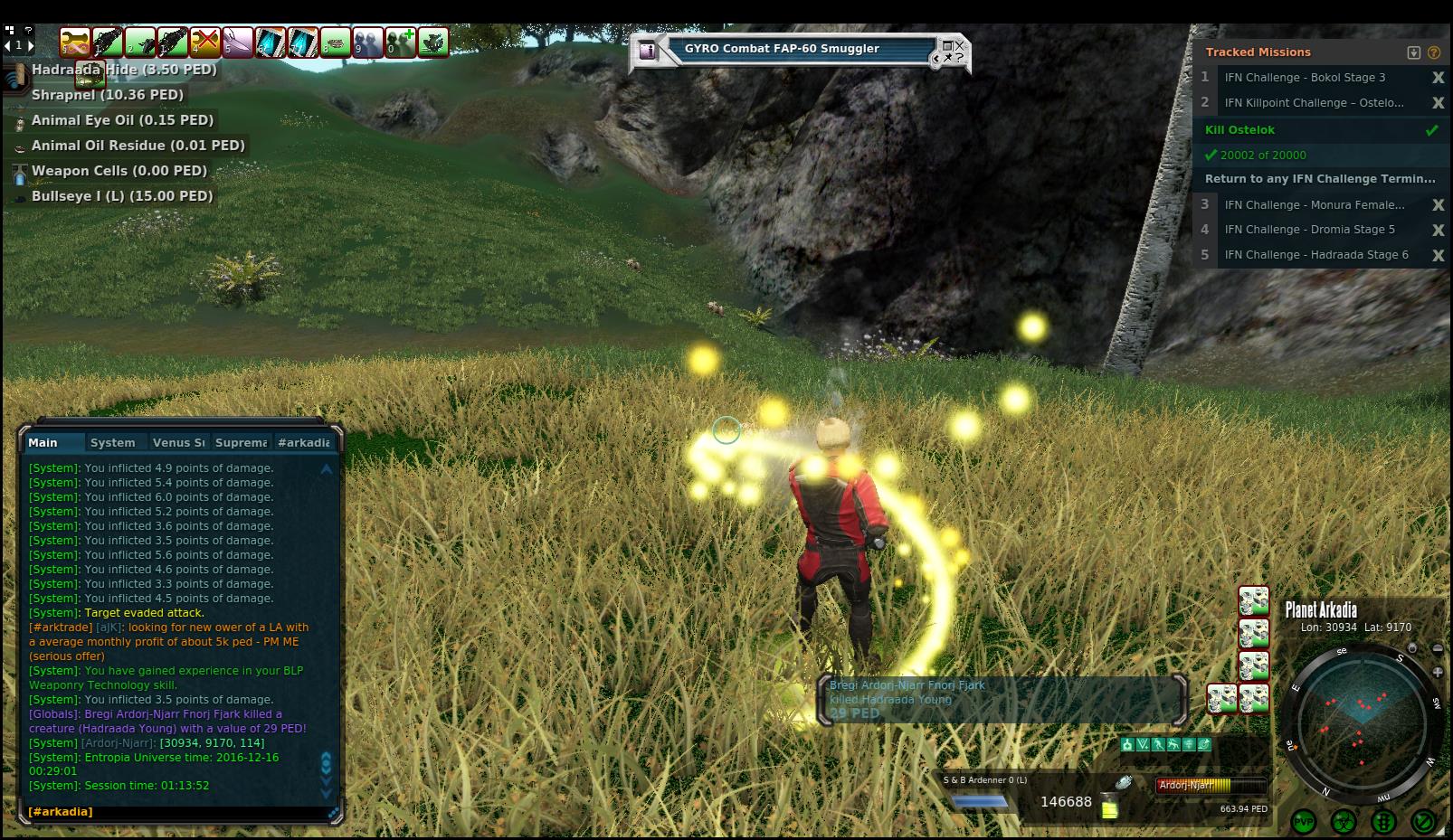Open Tracked Missions help icon
The width and height of the screenshot is (1453, 840).
(1434, 52)
